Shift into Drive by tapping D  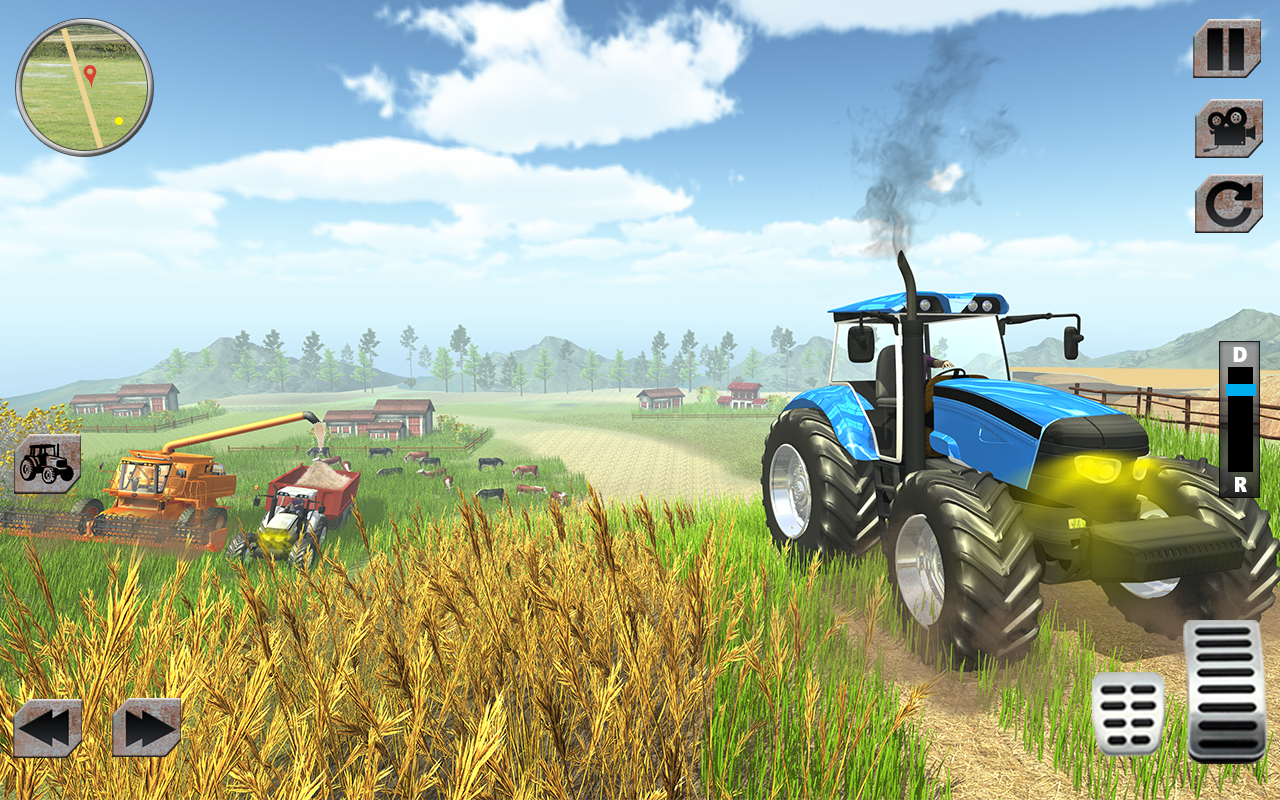point(1241,356)
